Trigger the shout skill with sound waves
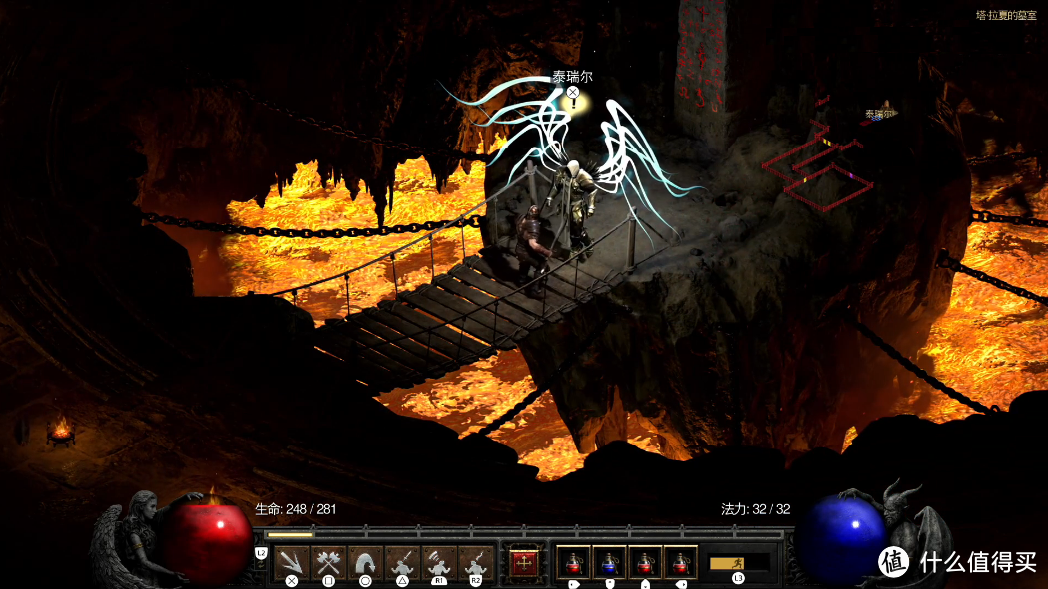The height and width of the screenshot is (589, 1048). (x=439, y=562)
